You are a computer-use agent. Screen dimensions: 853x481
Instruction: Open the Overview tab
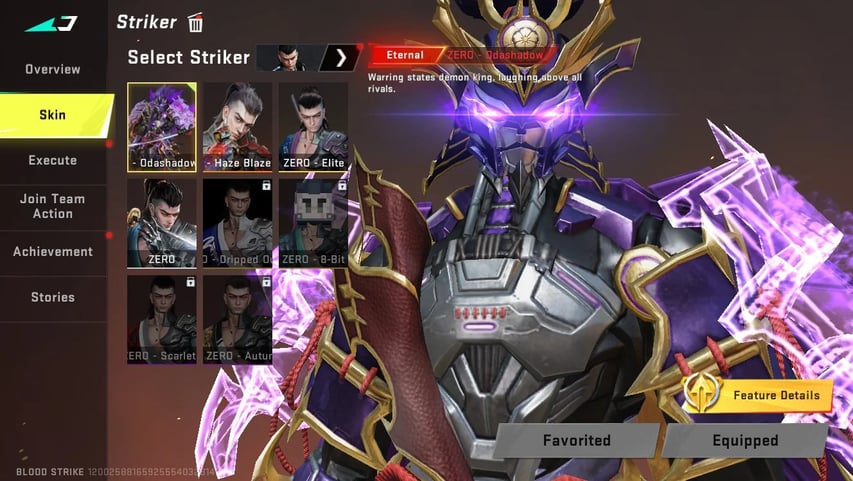(53, 69)
